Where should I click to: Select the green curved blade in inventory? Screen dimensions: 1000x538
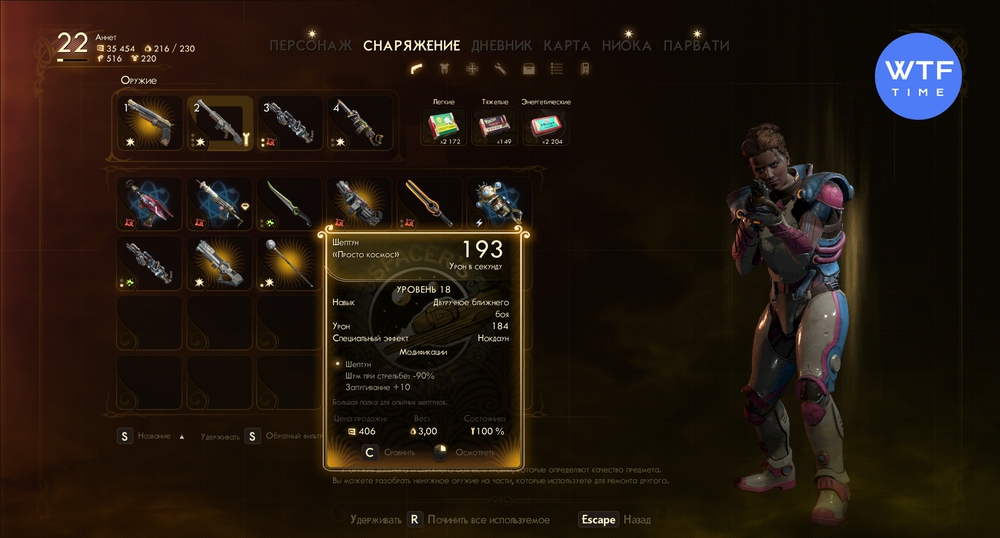[290, 203]
